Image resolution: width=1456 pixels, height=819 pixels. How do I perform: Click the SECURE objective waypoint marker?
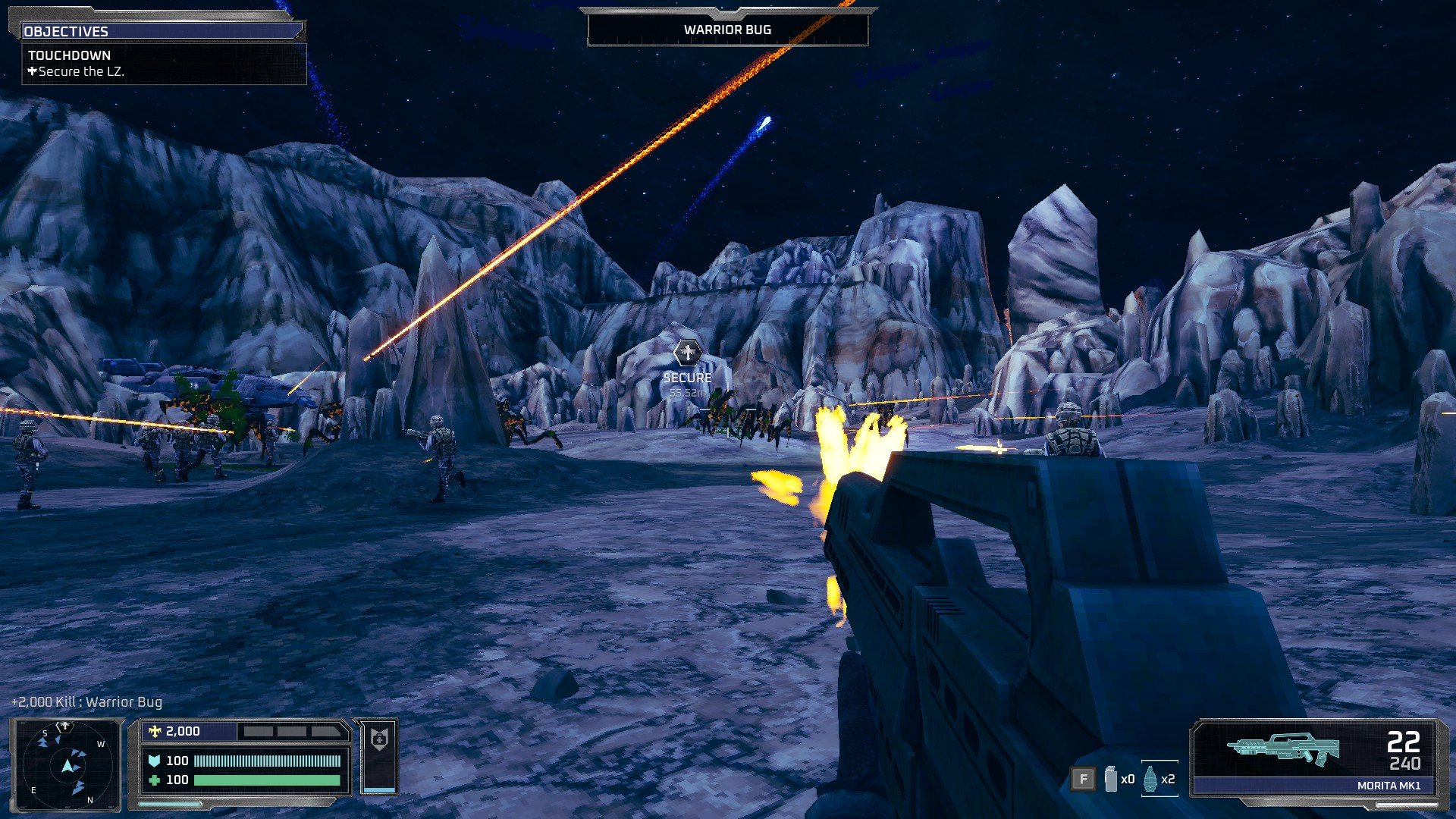pos(687,353)
